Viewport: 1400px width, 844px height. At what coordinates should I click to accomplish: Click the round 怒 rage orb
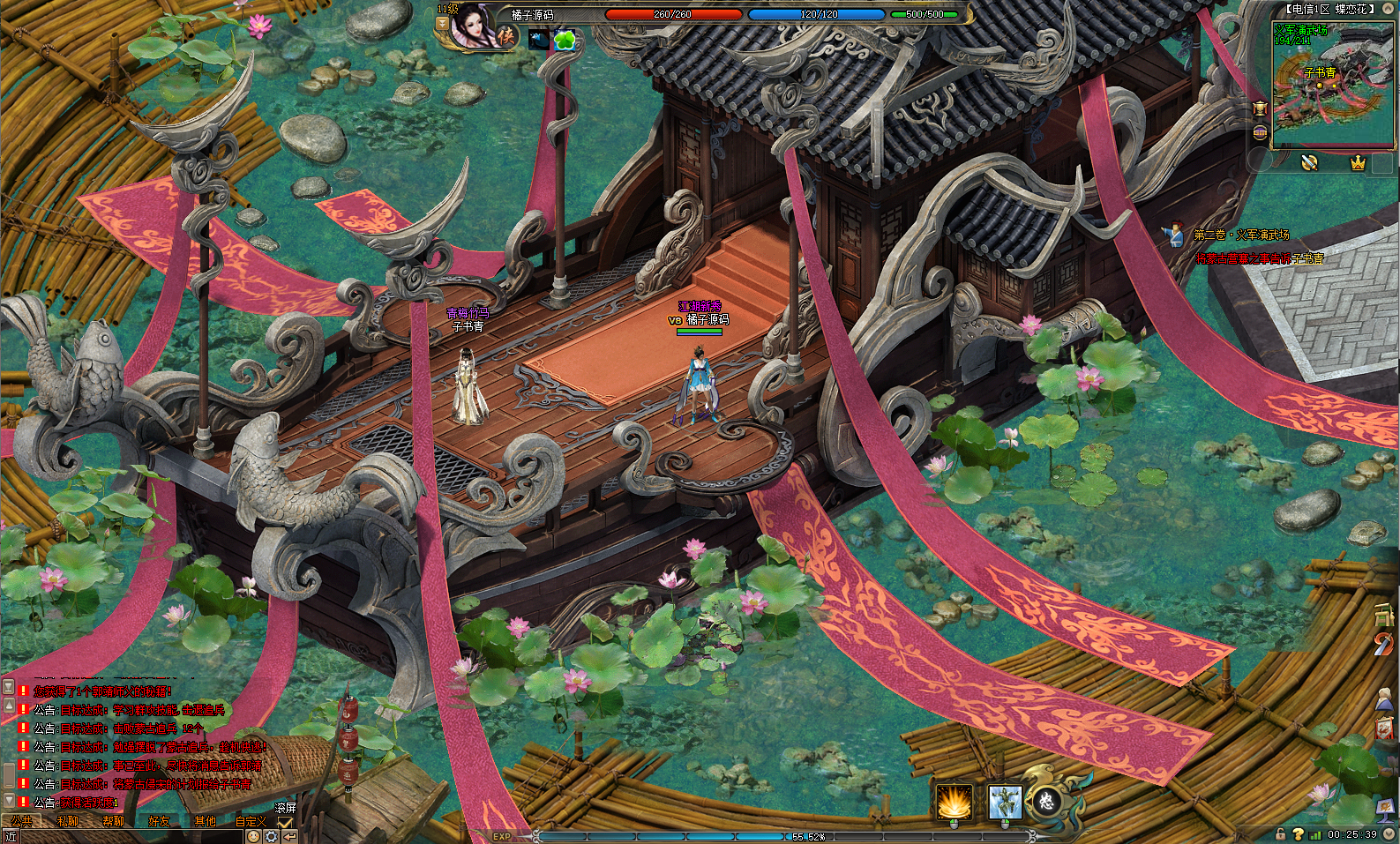[1046, 801]
